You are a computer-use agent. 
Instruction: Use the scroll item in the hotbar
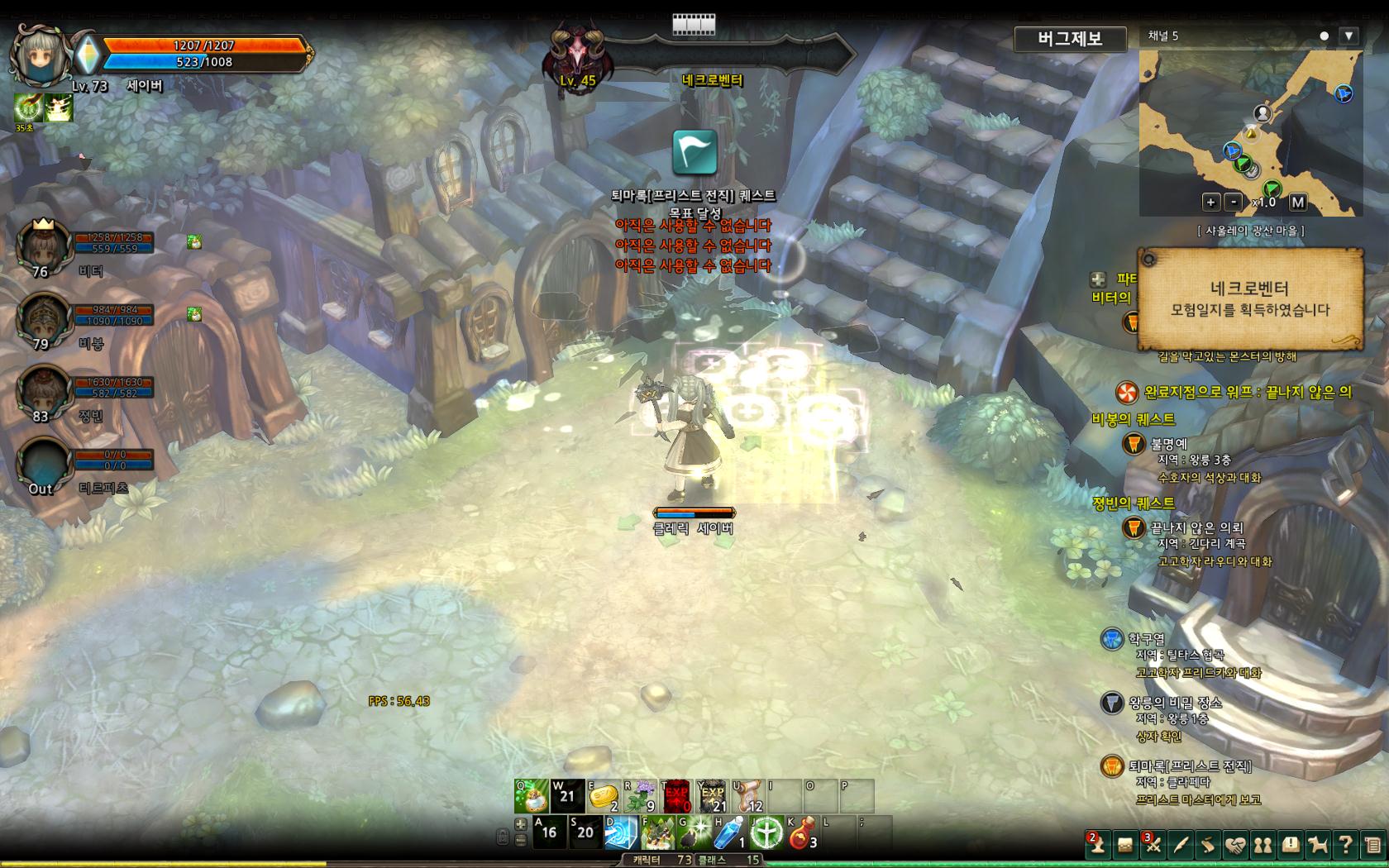[748, 797]
